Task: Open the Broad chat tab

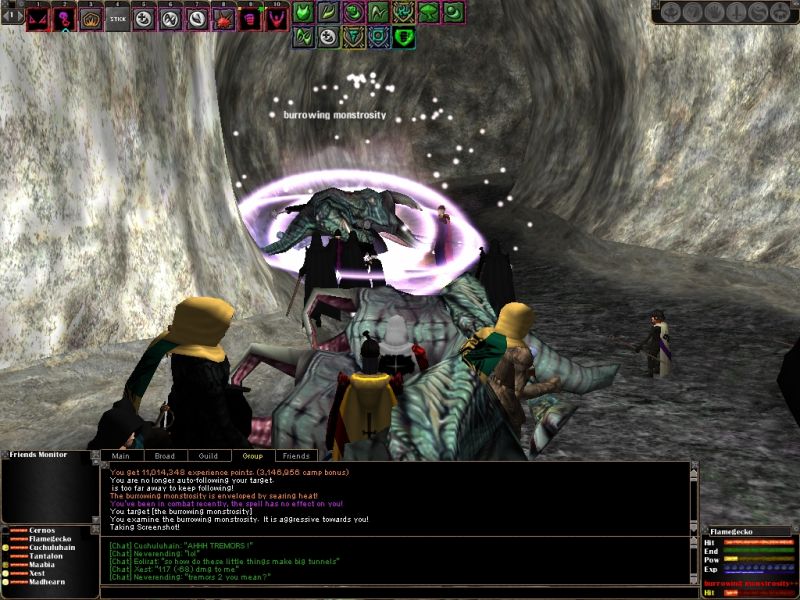Action: tap(164, 456)
